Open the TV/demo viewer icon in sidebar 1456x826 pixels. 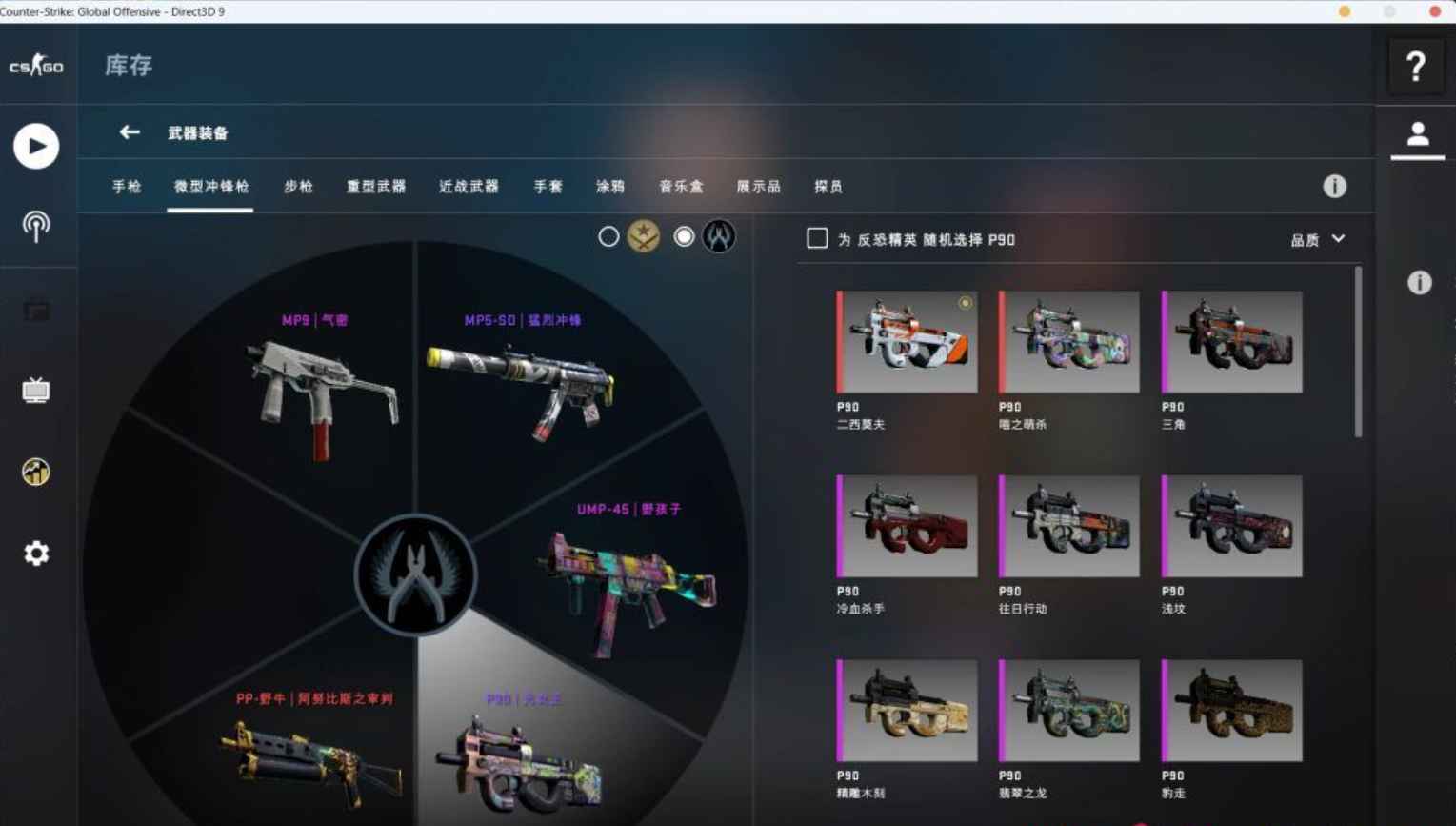point(36,389)
